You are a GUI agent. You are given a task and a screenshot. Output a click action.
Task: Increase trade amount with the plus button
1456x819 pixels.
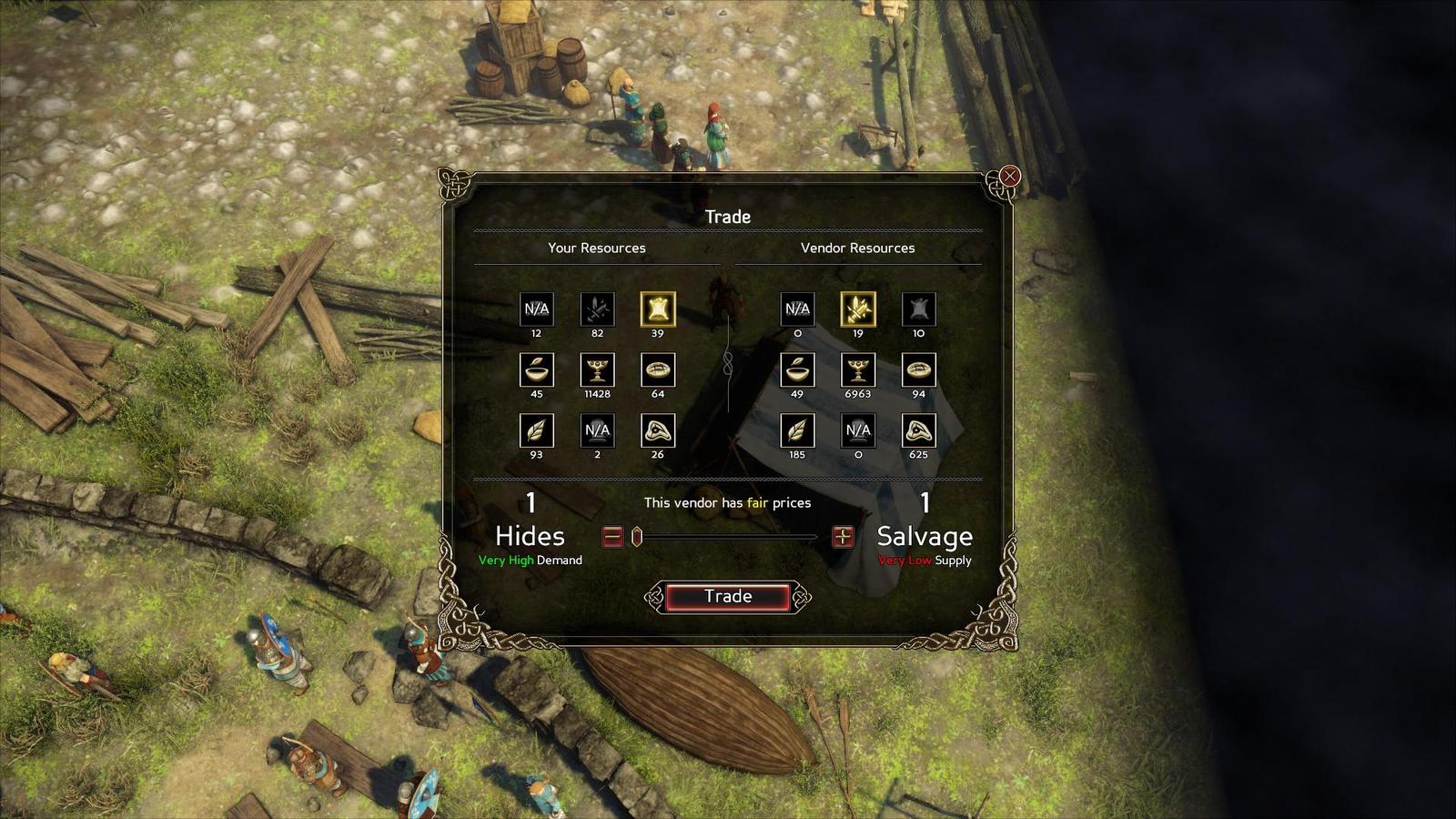coord(843,537)
